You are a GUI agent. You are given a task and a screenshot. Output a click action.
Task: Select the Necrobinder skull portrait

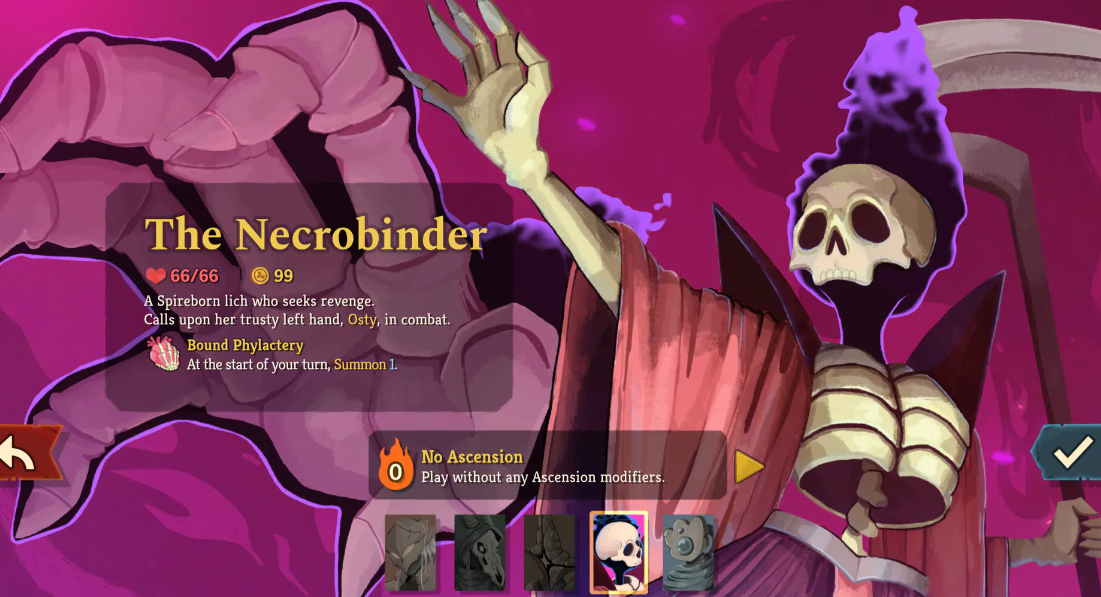619,553
